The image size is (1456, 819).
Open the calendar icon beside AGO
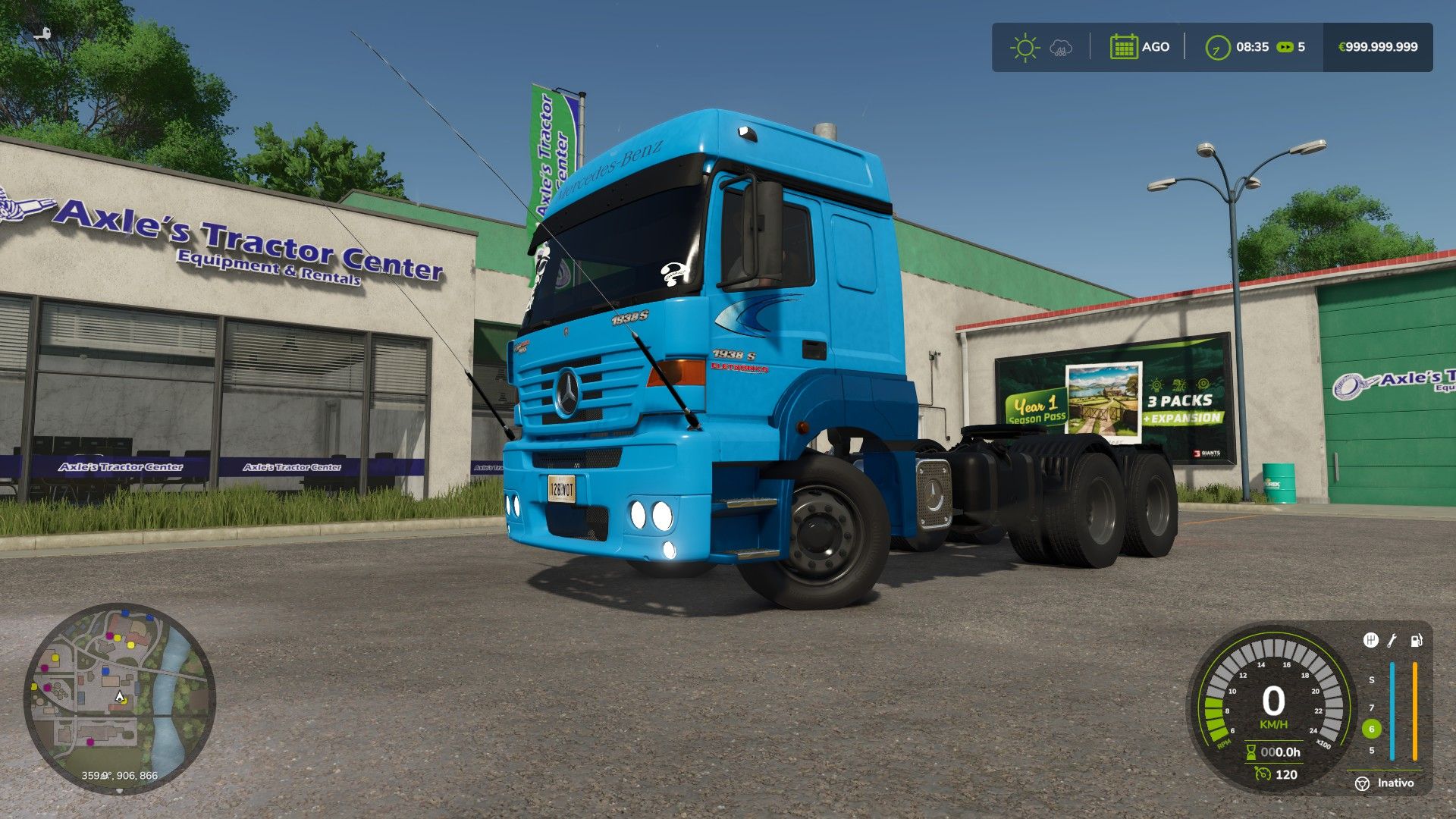tap(1123, 47)
